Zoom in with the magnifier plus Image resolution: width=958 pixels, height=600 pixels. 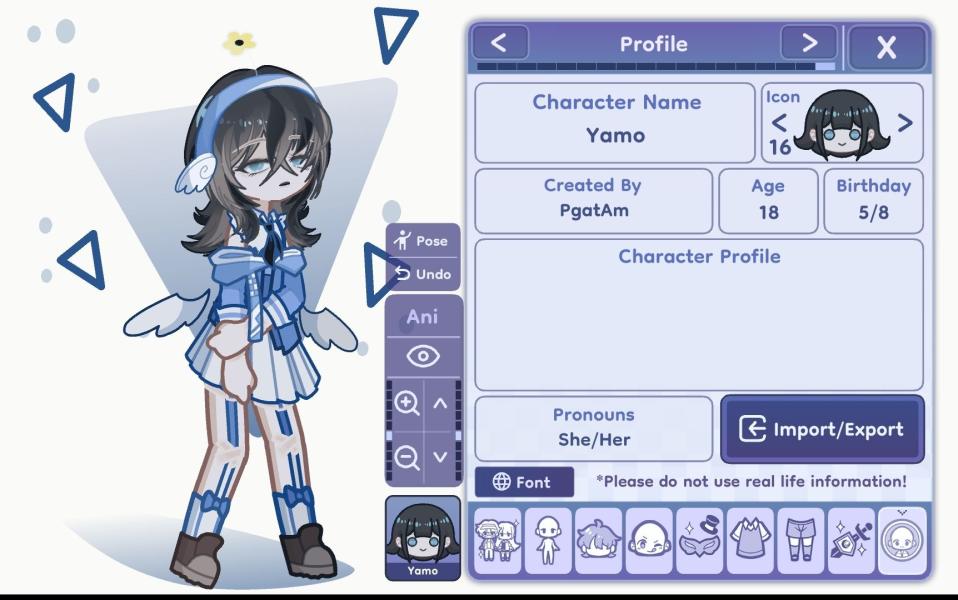406,403
